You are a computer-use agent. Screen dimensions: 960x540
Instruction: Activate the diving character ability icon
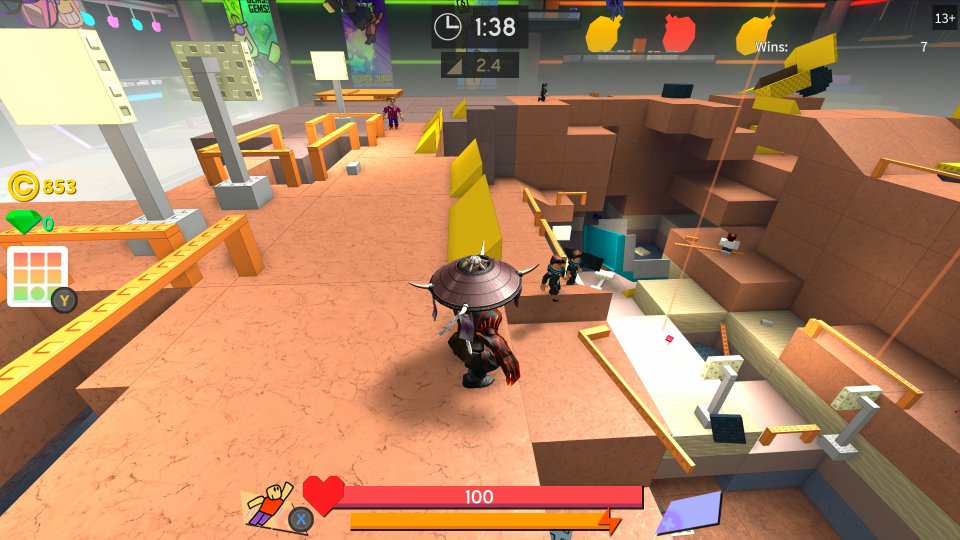[269, 502]
